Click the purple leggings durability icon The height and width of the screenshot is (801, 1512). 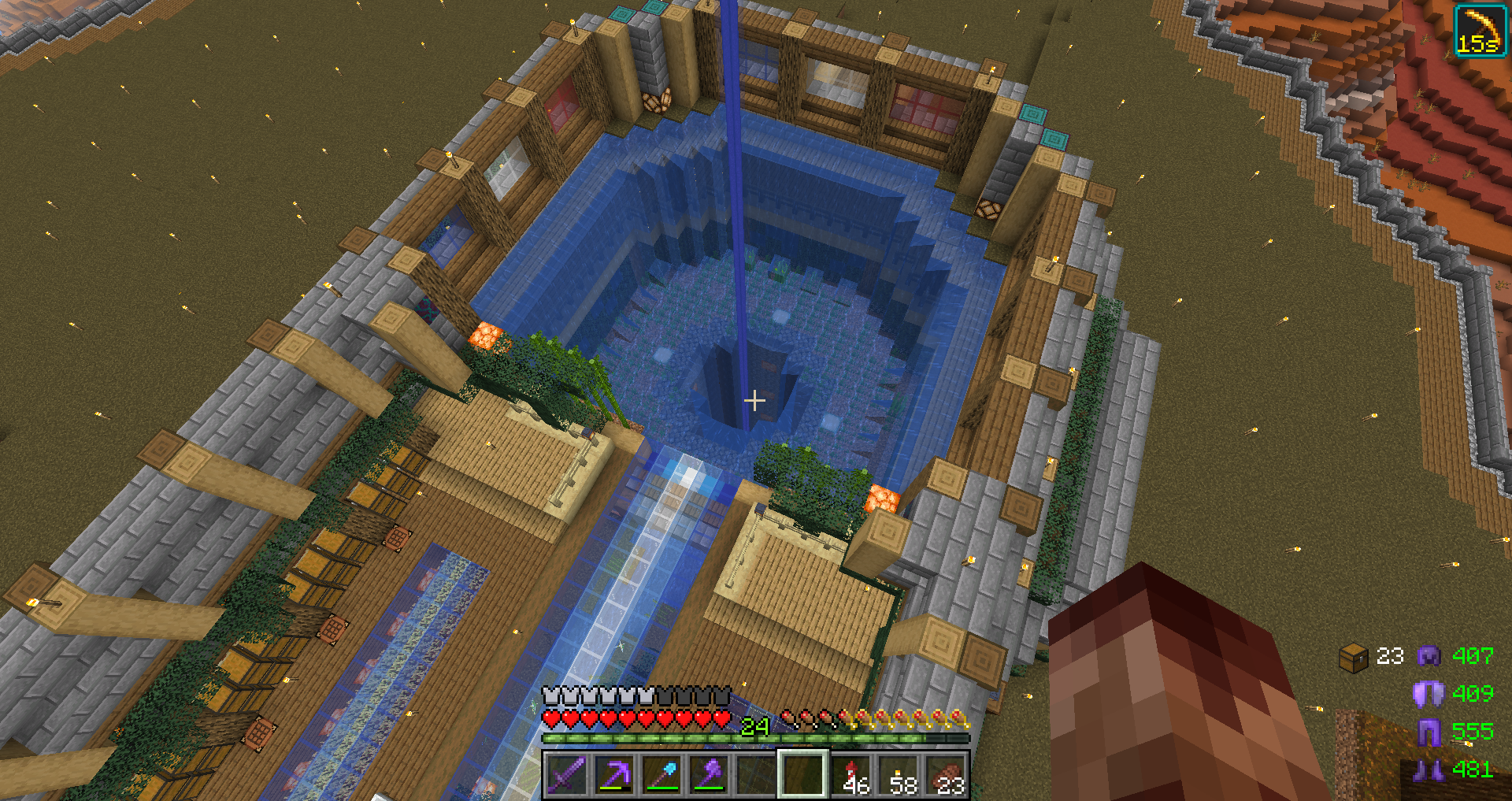(1429, 732)
